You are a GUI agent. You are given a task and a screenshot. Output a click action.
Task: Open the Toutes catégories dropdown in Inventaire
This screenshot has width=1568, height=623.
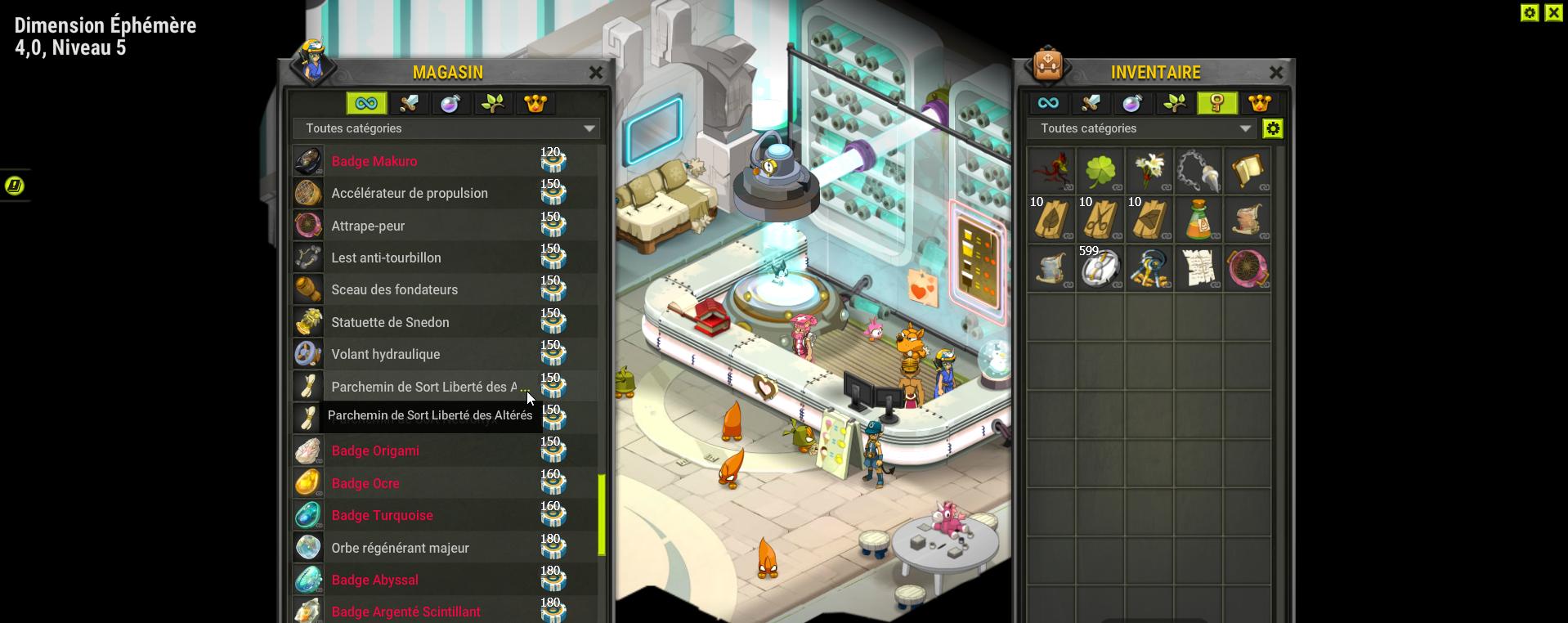[1142, 128]
